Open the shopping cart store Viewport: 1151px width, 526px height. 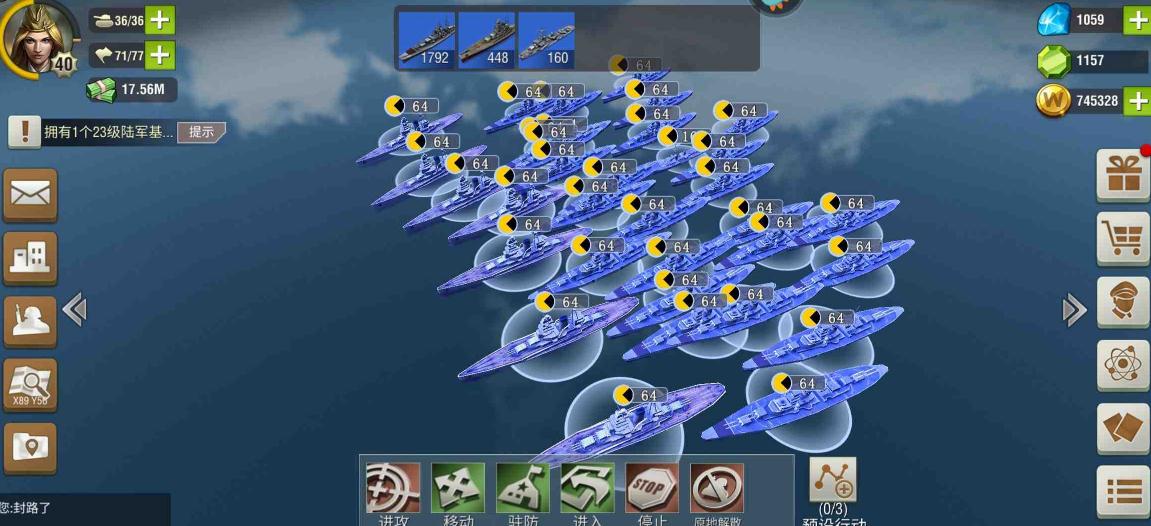pos(1123,238)
